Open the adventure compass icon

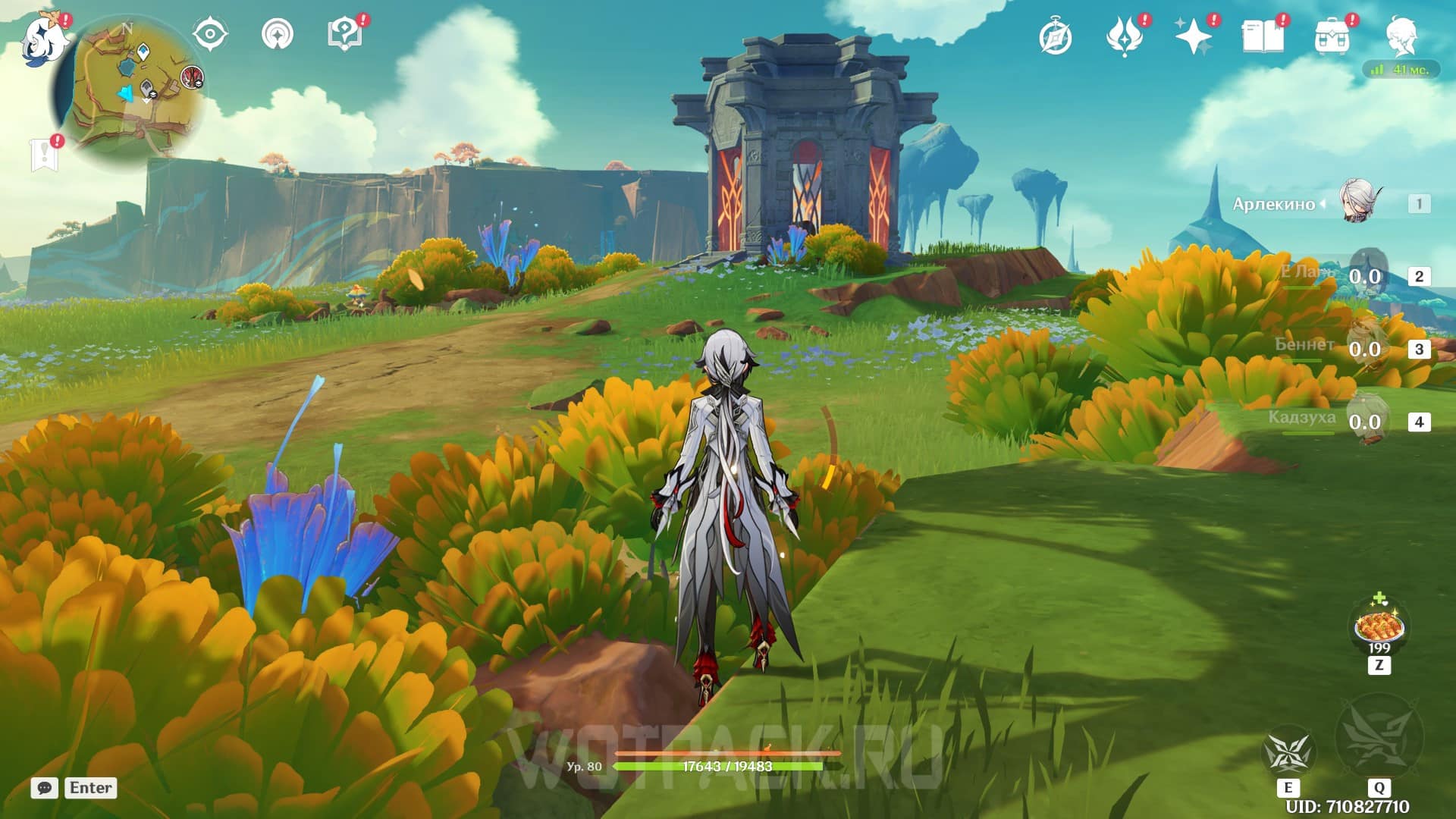[x=1056, y=37]
